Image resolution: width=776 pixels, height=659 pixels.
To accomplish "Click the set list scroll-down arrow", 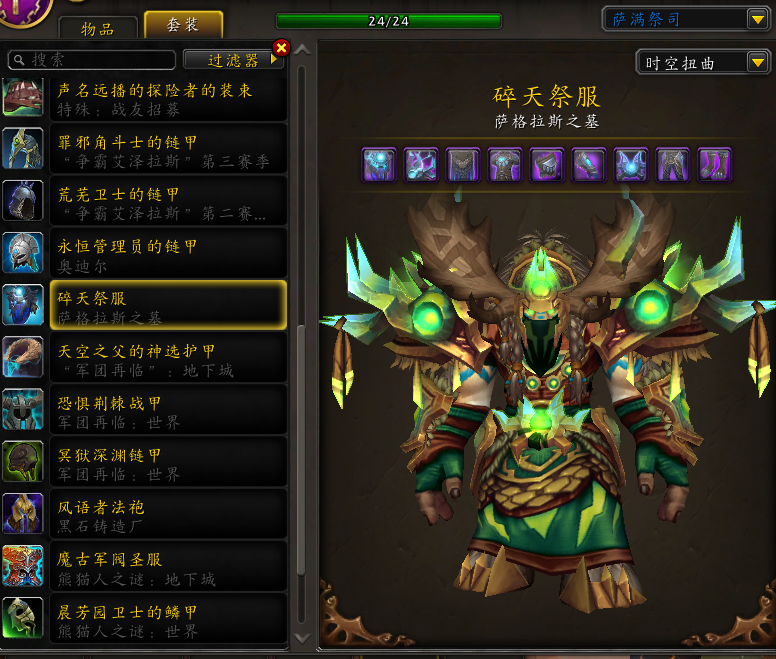I will click(x=302, y=637).
